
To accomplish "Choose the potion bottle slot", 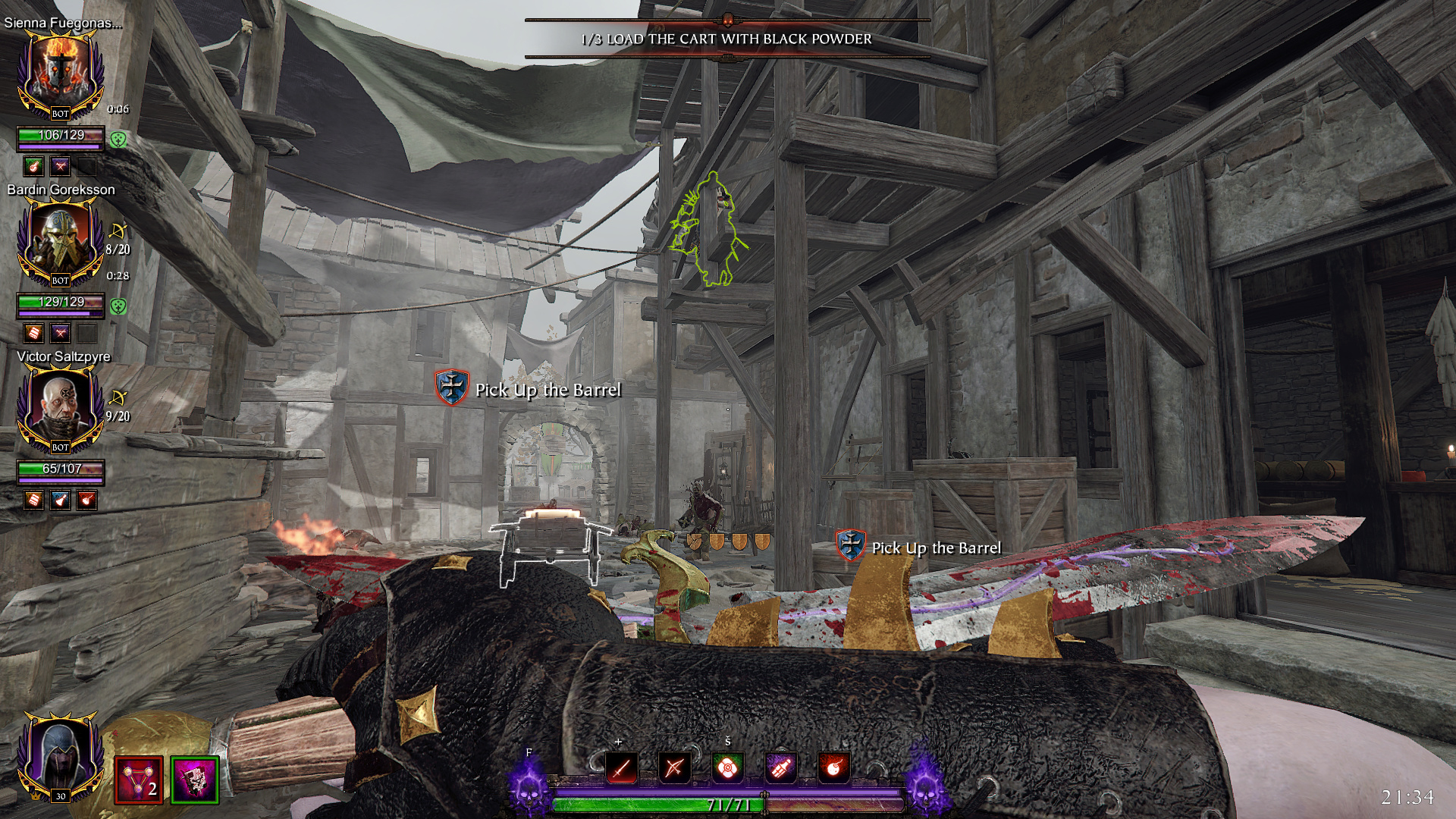I will tap(780, 768).
